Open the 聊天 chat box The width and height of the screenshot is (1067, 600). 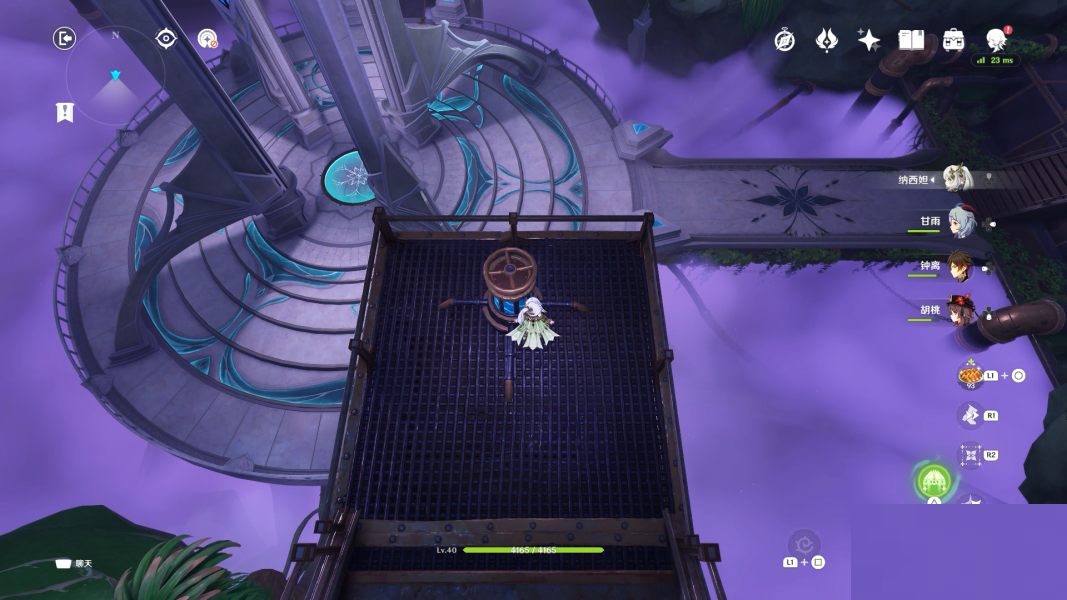pyautogui.click(x=74, y=563)
